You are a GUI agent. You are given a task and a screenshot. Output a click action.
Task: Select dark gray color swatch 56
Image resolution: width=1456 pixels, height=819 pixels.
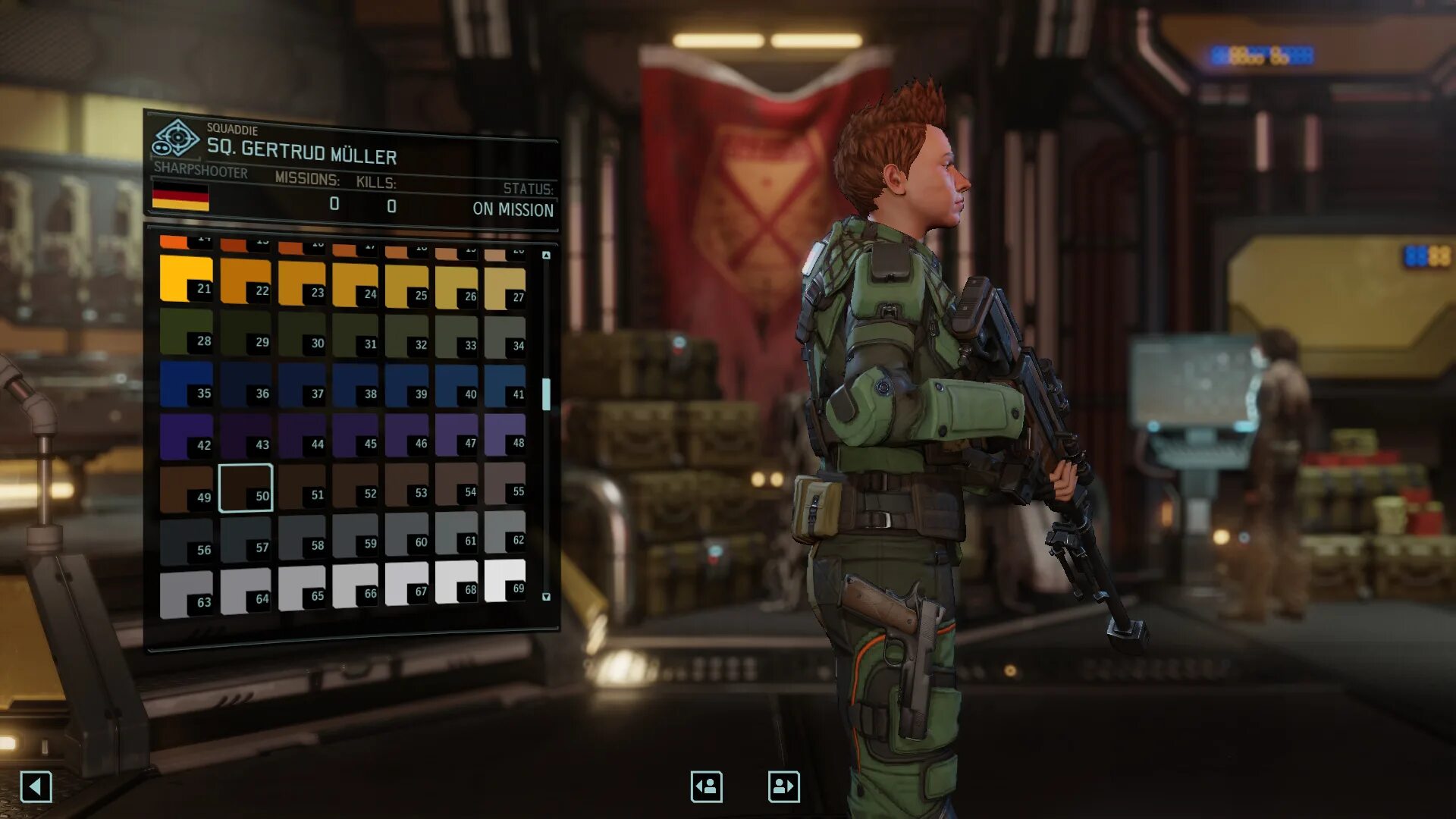click(186, 541)
